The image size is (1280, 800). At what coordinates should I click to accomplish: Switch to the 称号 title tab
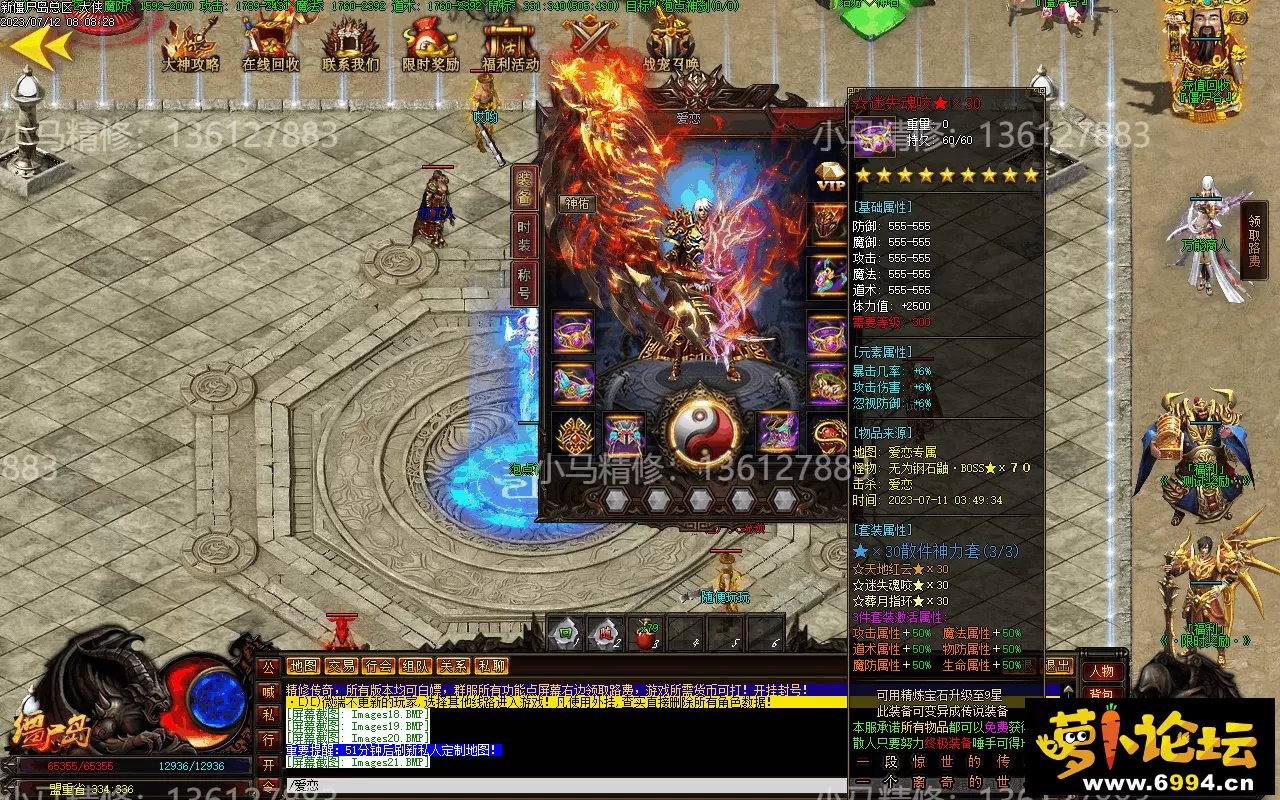[x=525, y=283]
